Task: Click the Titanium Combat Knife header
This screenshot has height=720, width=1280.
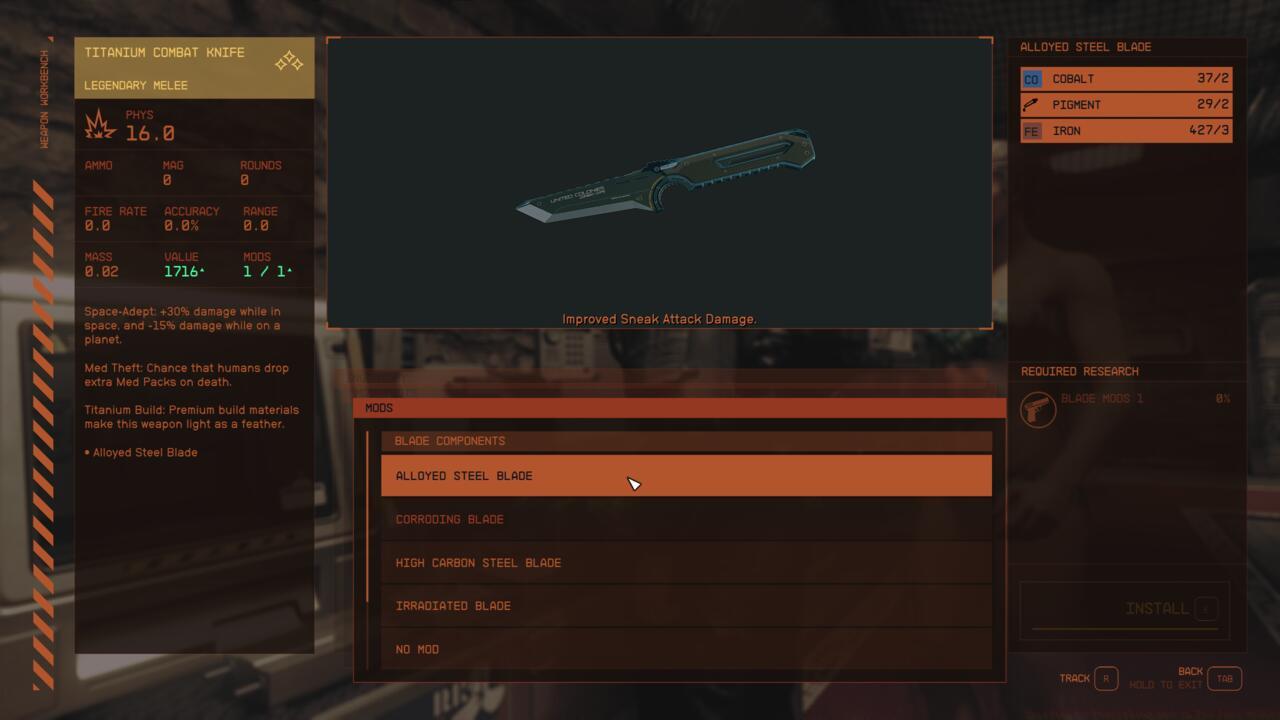Action: coord(166,51)
